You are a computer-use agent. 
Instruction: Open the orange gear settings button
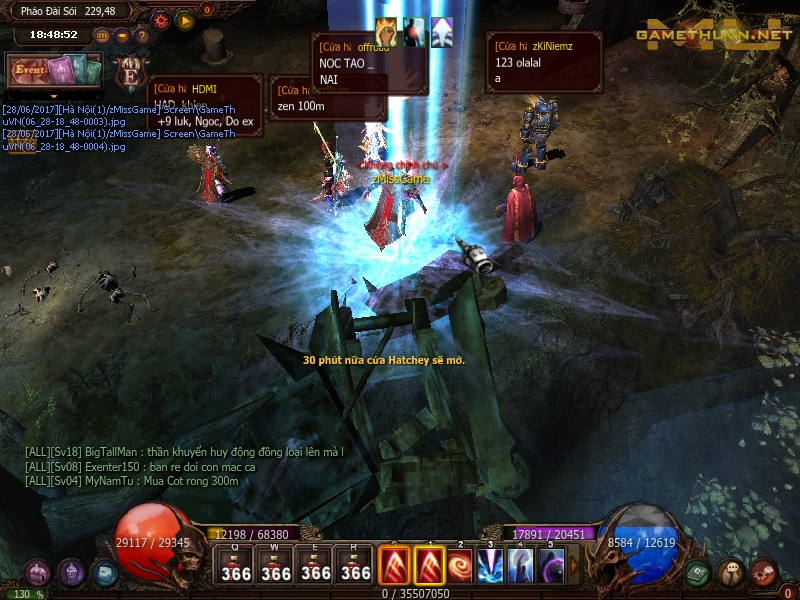[161, 19]
